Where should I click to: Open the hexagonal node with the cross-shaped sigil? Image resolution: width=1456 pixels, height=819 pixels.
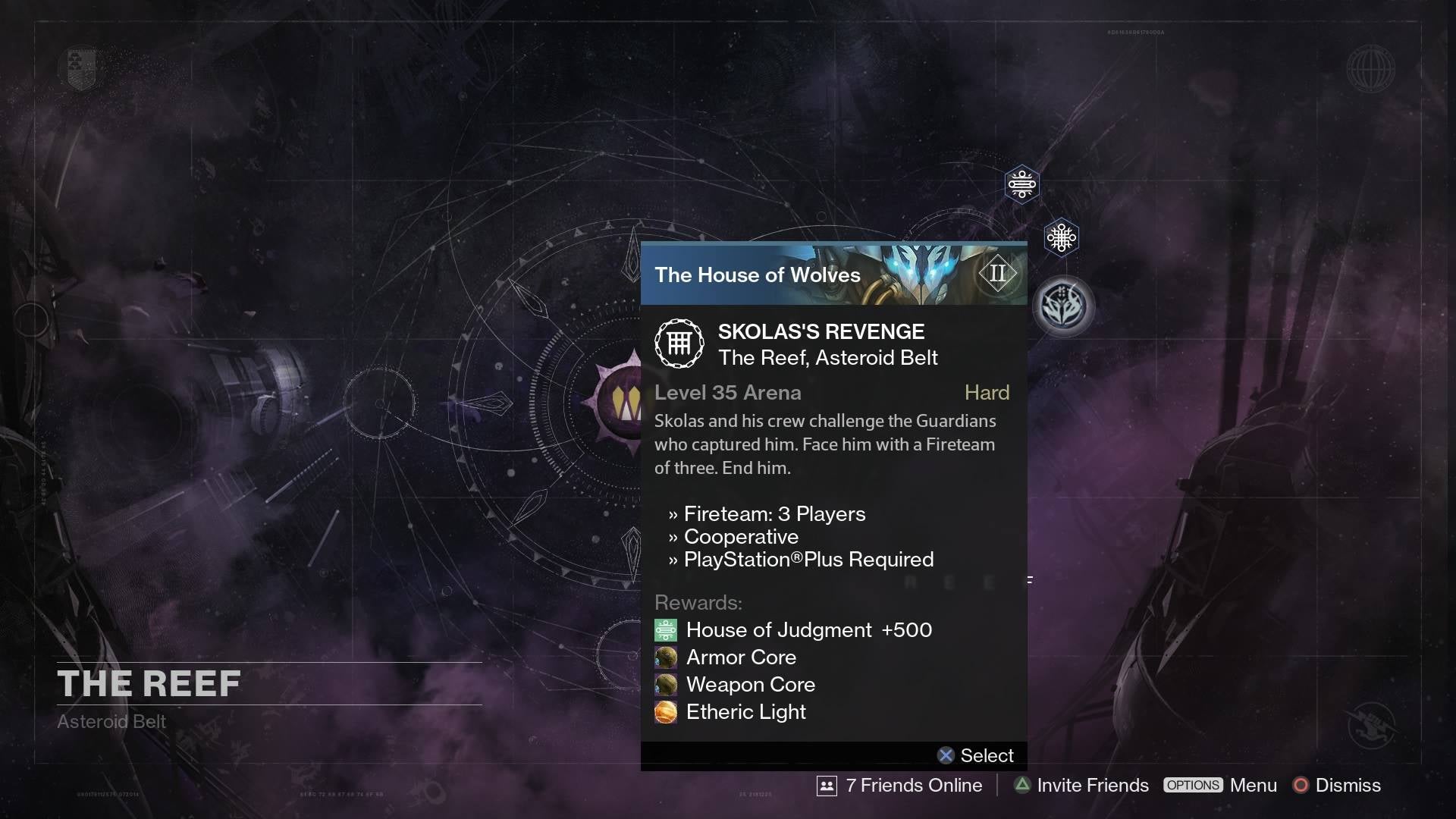[1061, 238]
